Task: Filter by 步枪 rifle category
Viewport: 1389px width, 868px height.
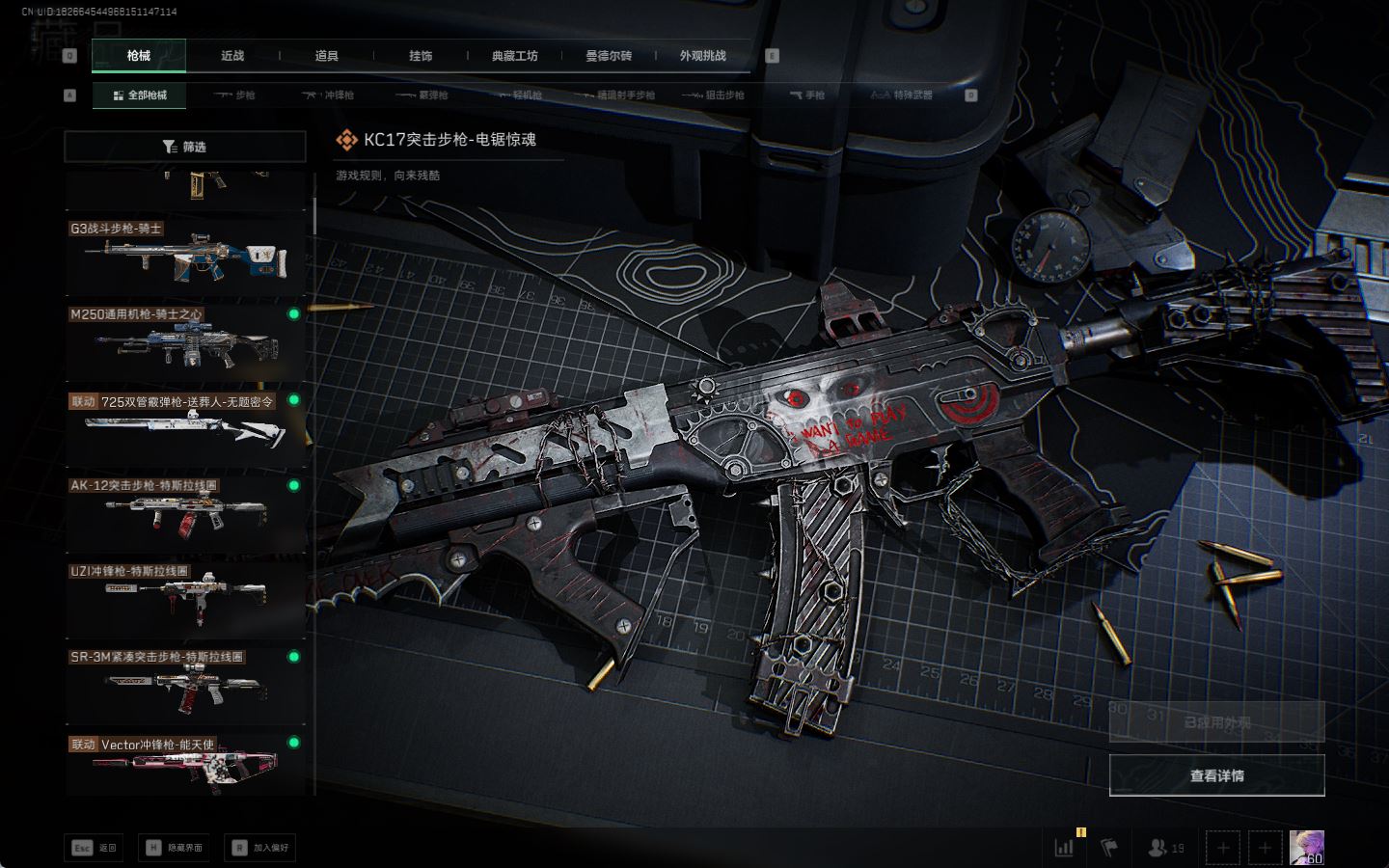Action: 235,95
